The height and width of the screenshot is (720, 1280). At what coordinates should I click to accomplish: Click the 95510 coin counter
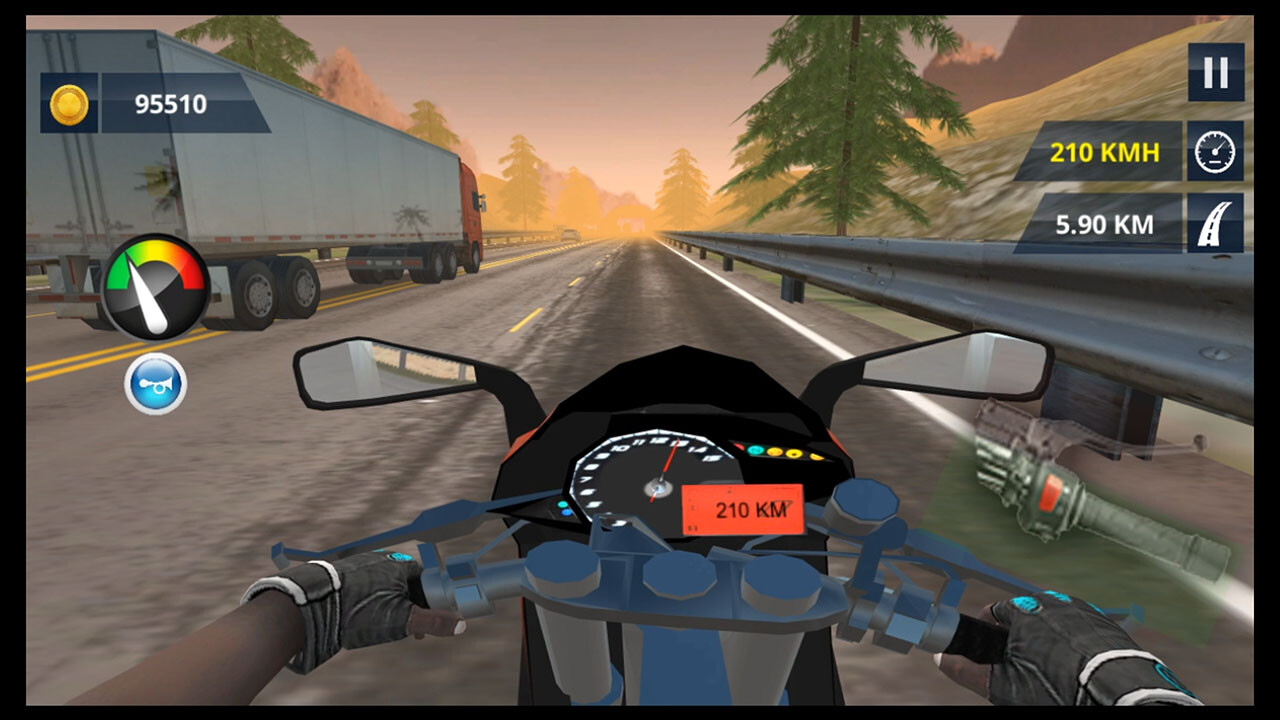point(173,103)
